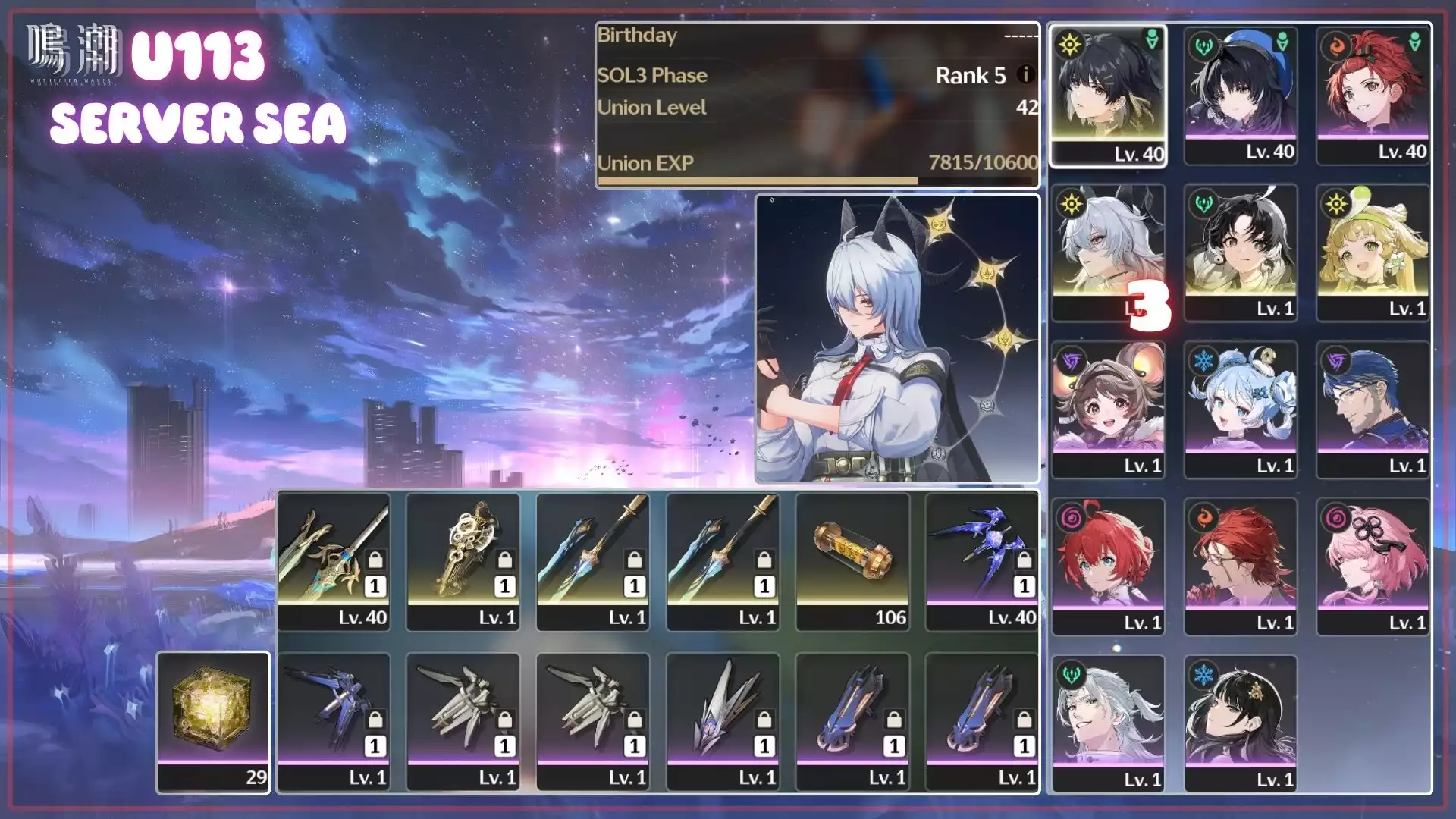The height and width of the screenshot is (819, 1456).
Task: Select the red-haired girl at Lv. 40
Action: (x=1373, y=95)
